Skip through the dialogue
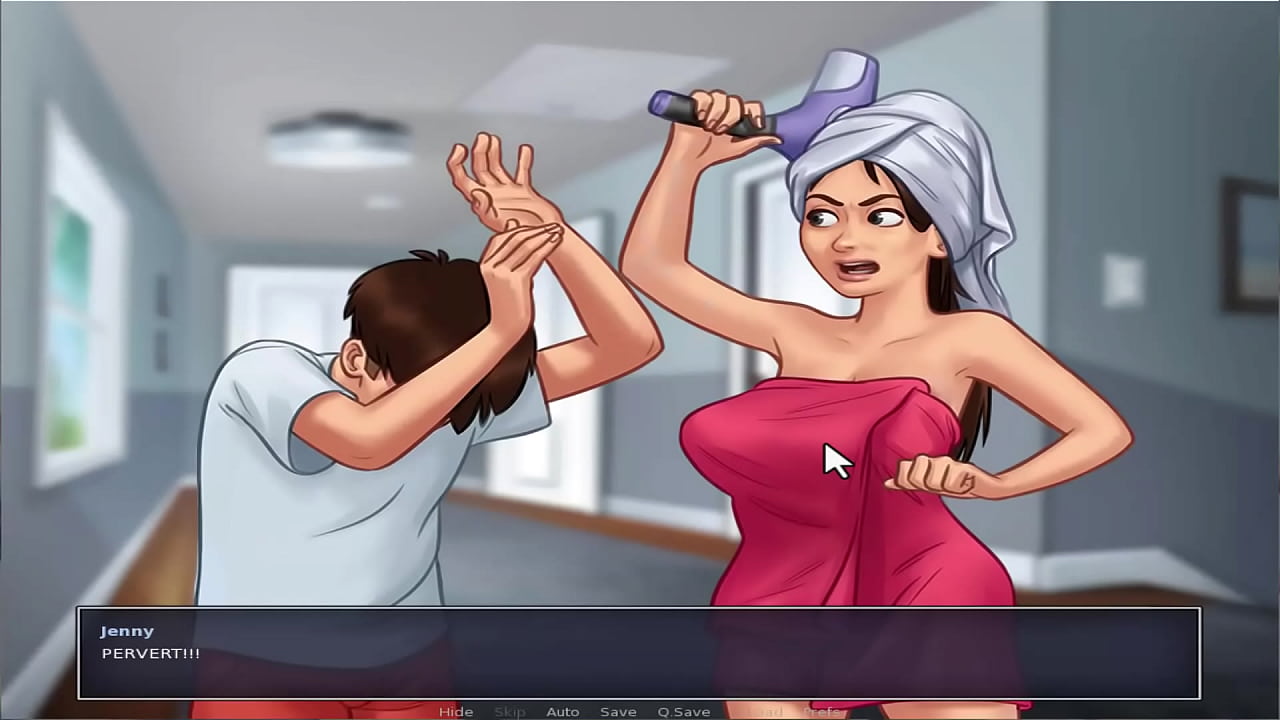This screenshot has height=720, width=1280. 510,712
